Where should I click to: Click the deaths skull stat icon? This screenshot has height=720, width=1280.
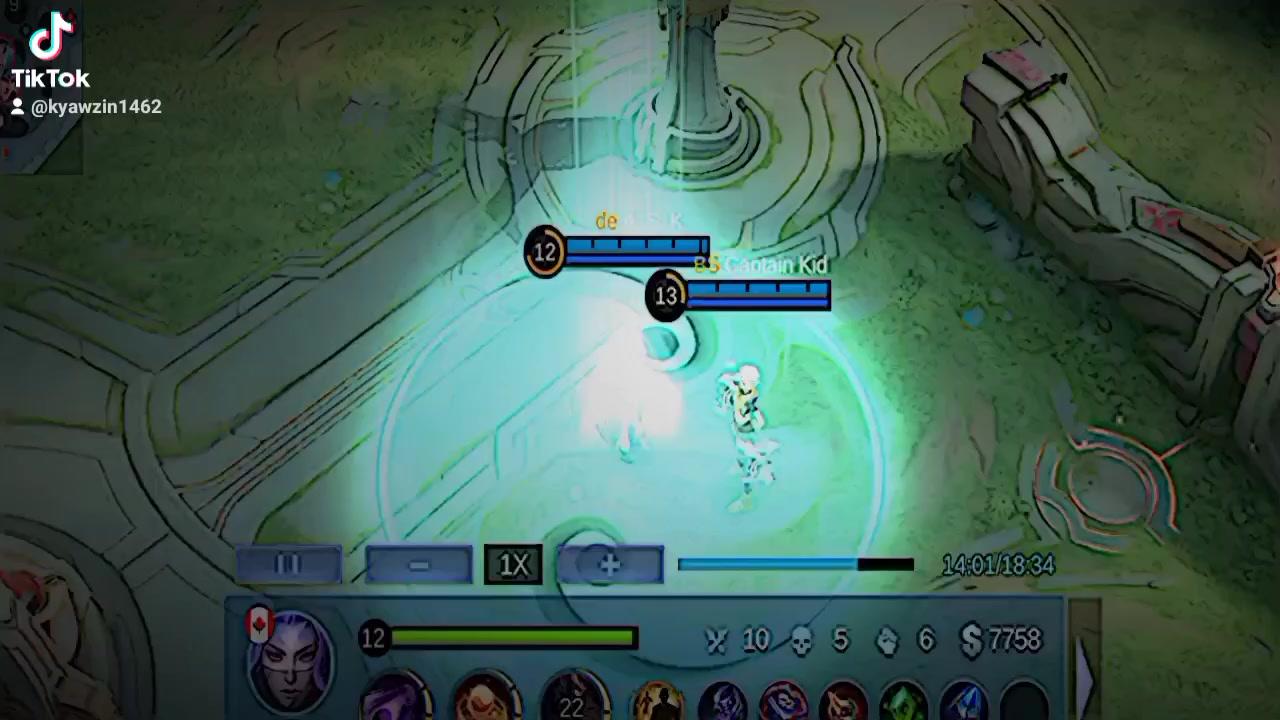(800, 640)
